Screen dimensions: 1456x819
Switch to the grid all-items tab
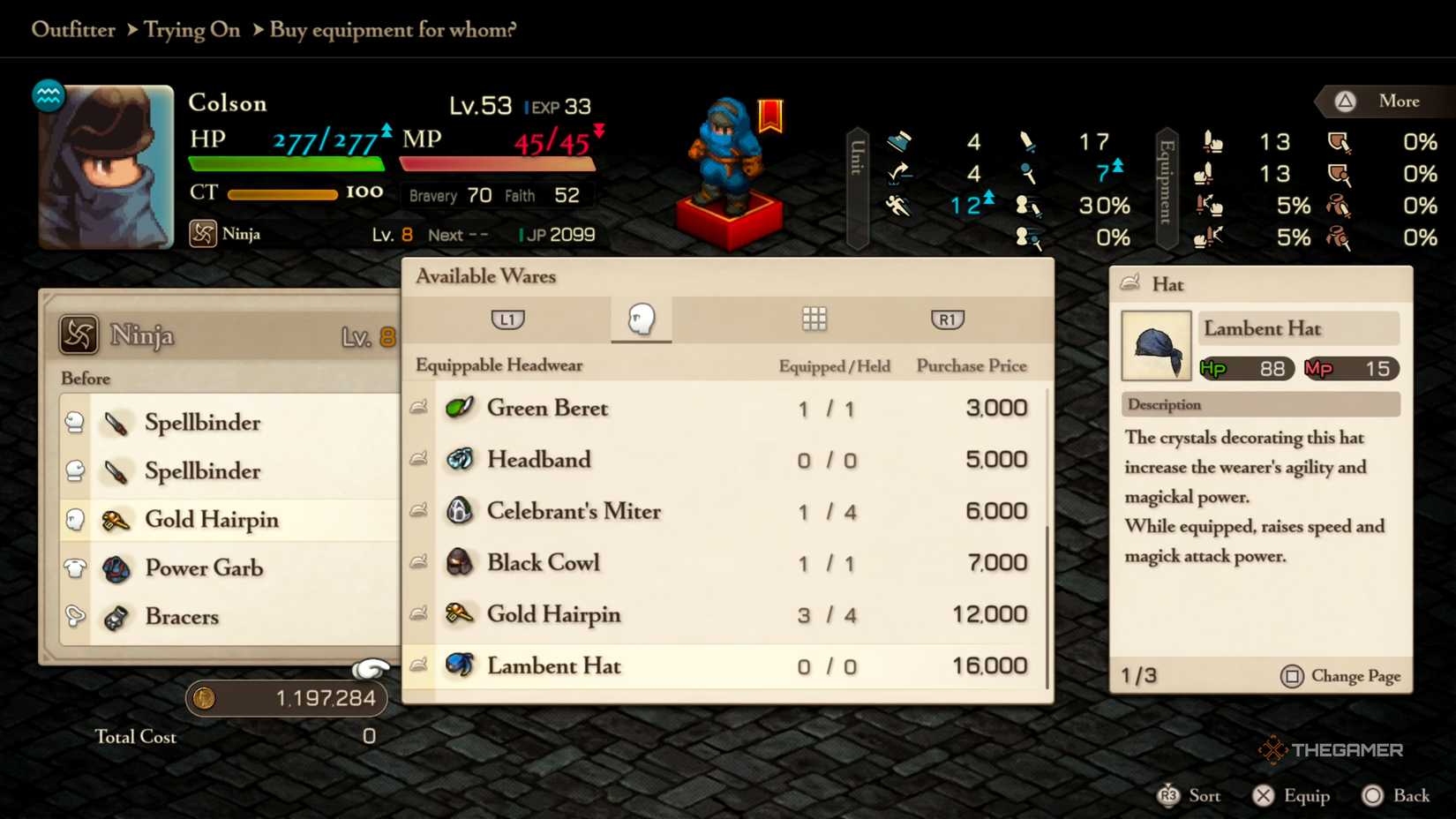coord(814,319)
